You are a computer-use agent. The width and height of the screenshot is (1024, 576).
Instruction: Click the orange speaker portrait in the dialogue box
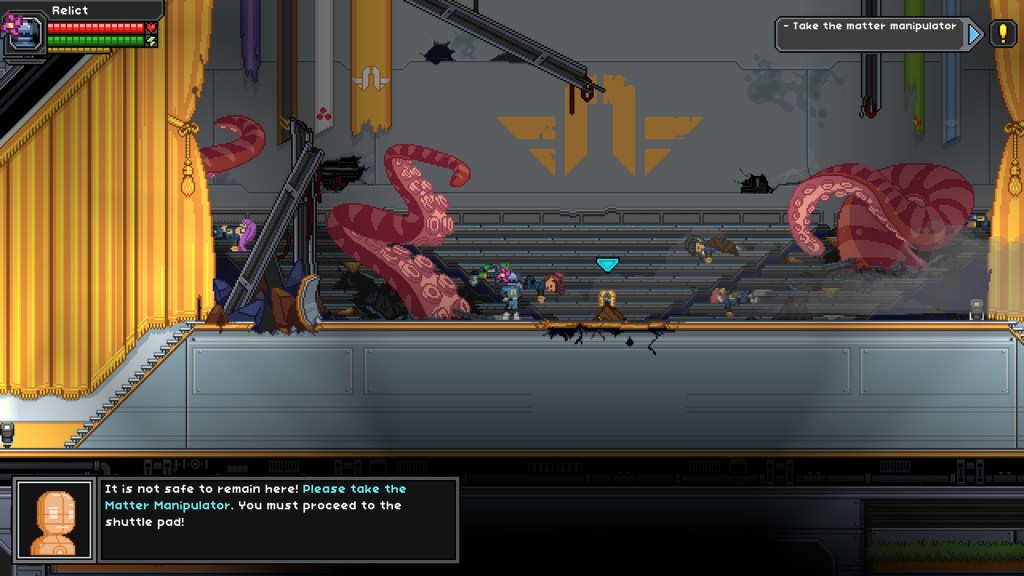click(55, 520)
